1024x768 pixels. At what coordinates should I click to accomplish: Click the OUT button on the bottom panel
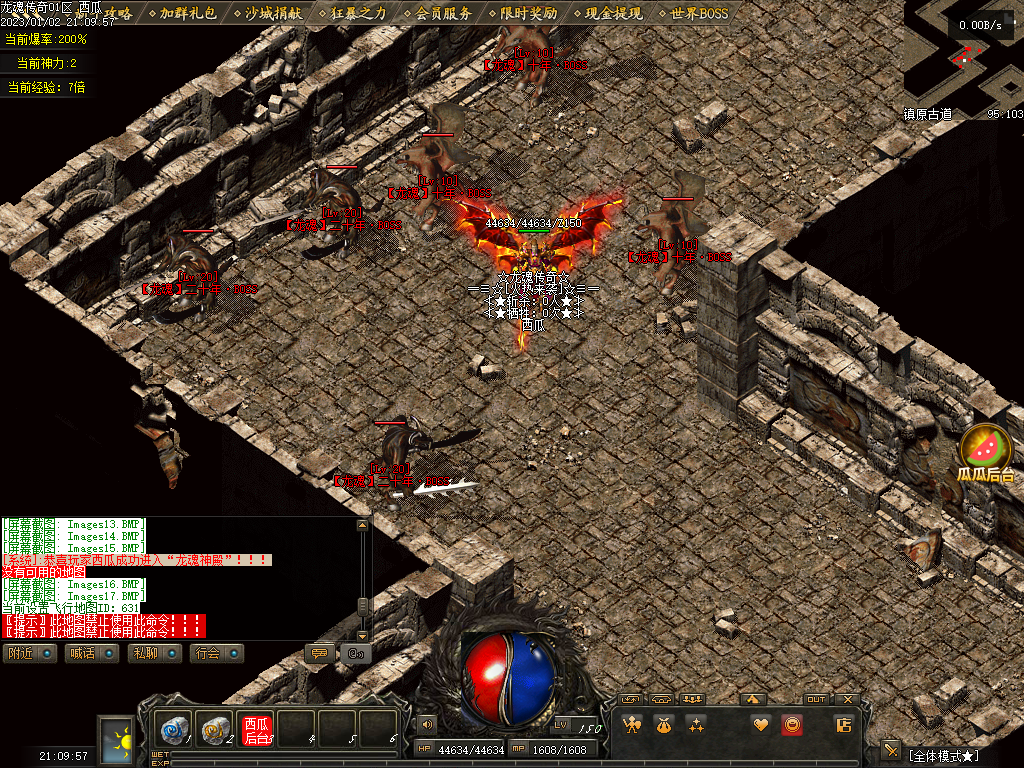click(817, 700)
